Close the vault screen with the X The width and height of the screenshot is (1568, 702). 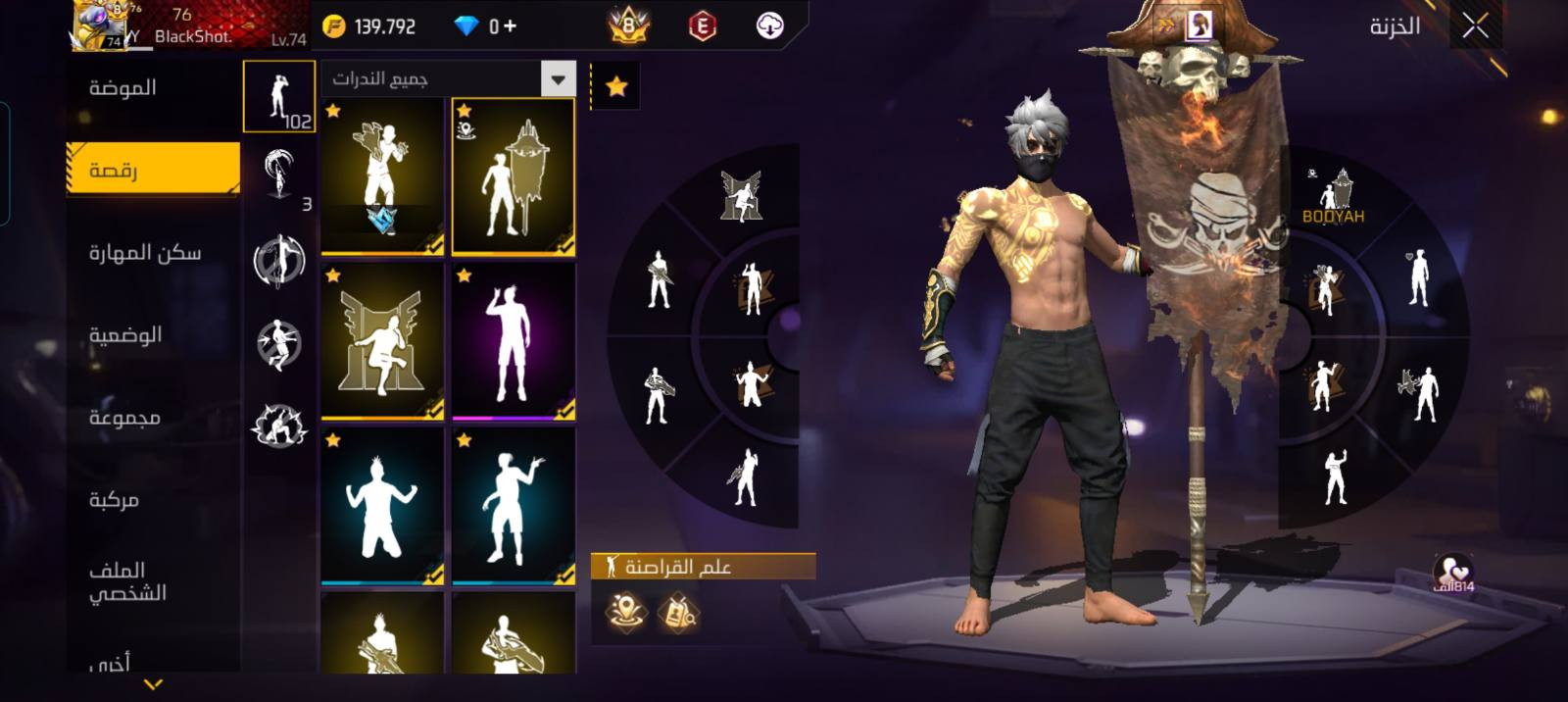[1475, 26]
